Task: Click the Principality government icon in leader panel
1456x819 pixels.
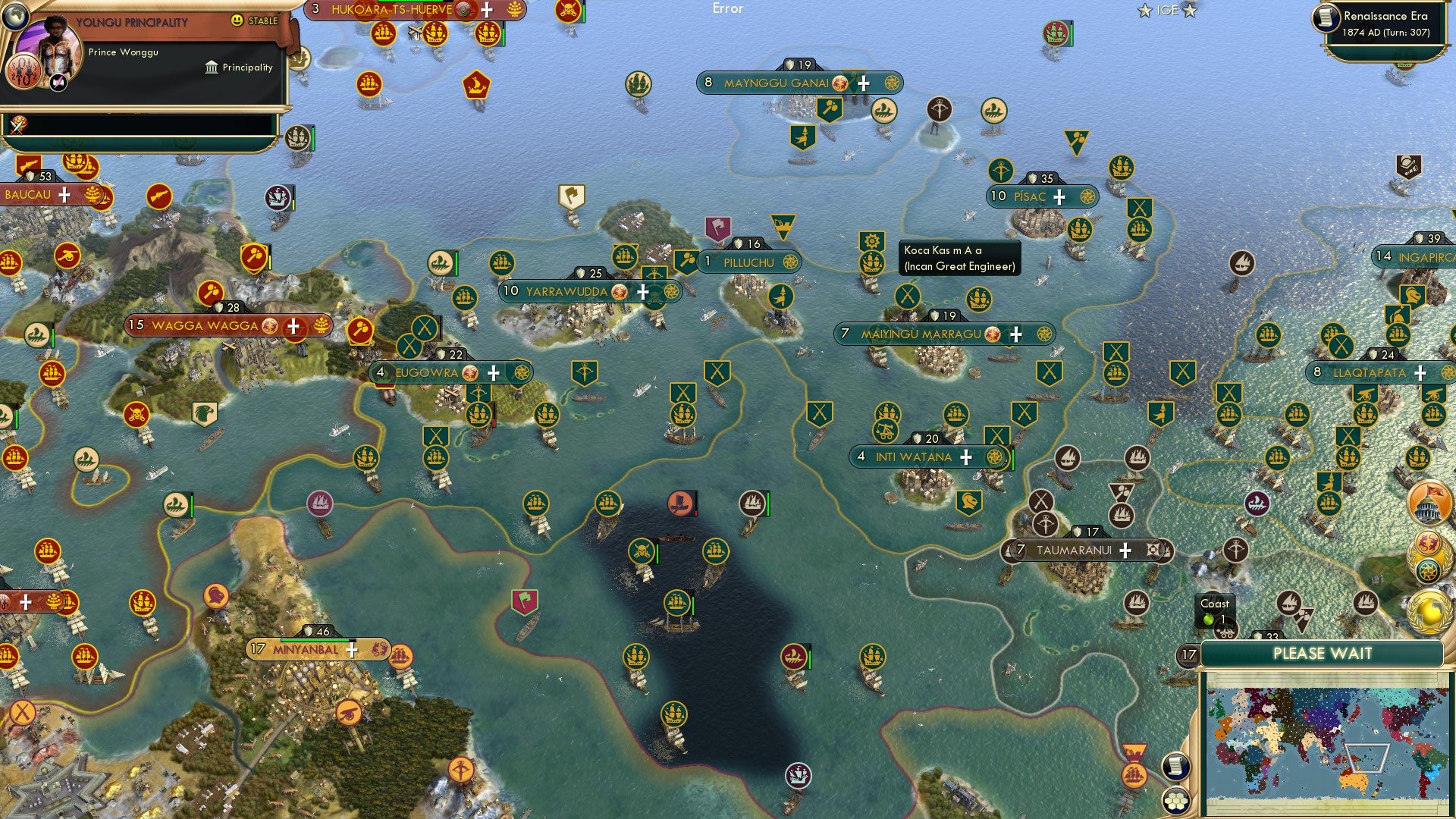Action: [x=210, y=67]
